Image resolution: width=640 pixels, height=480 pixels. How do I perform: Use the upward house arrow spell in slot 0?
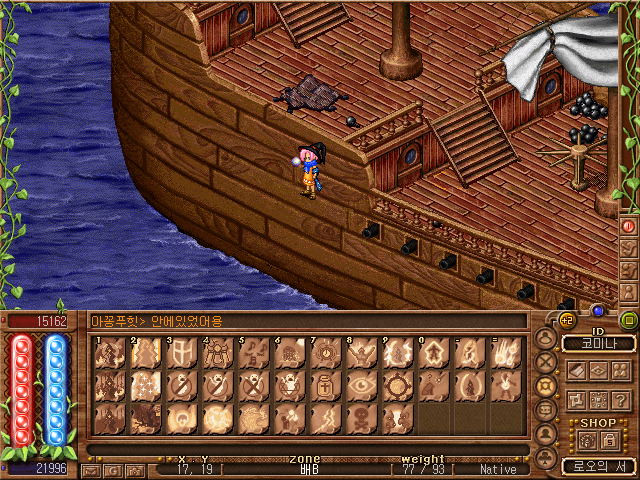coord(431,353)
